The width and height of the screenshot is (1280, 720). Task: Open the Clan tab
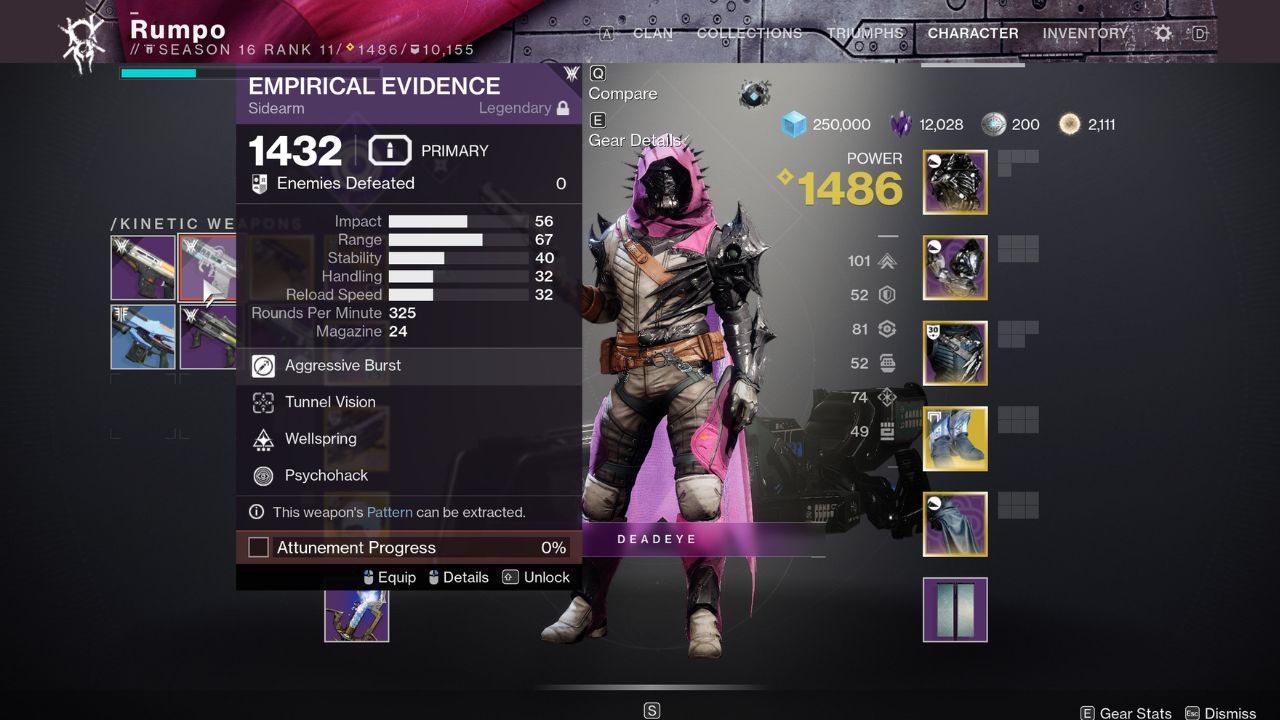coord(652,33)
